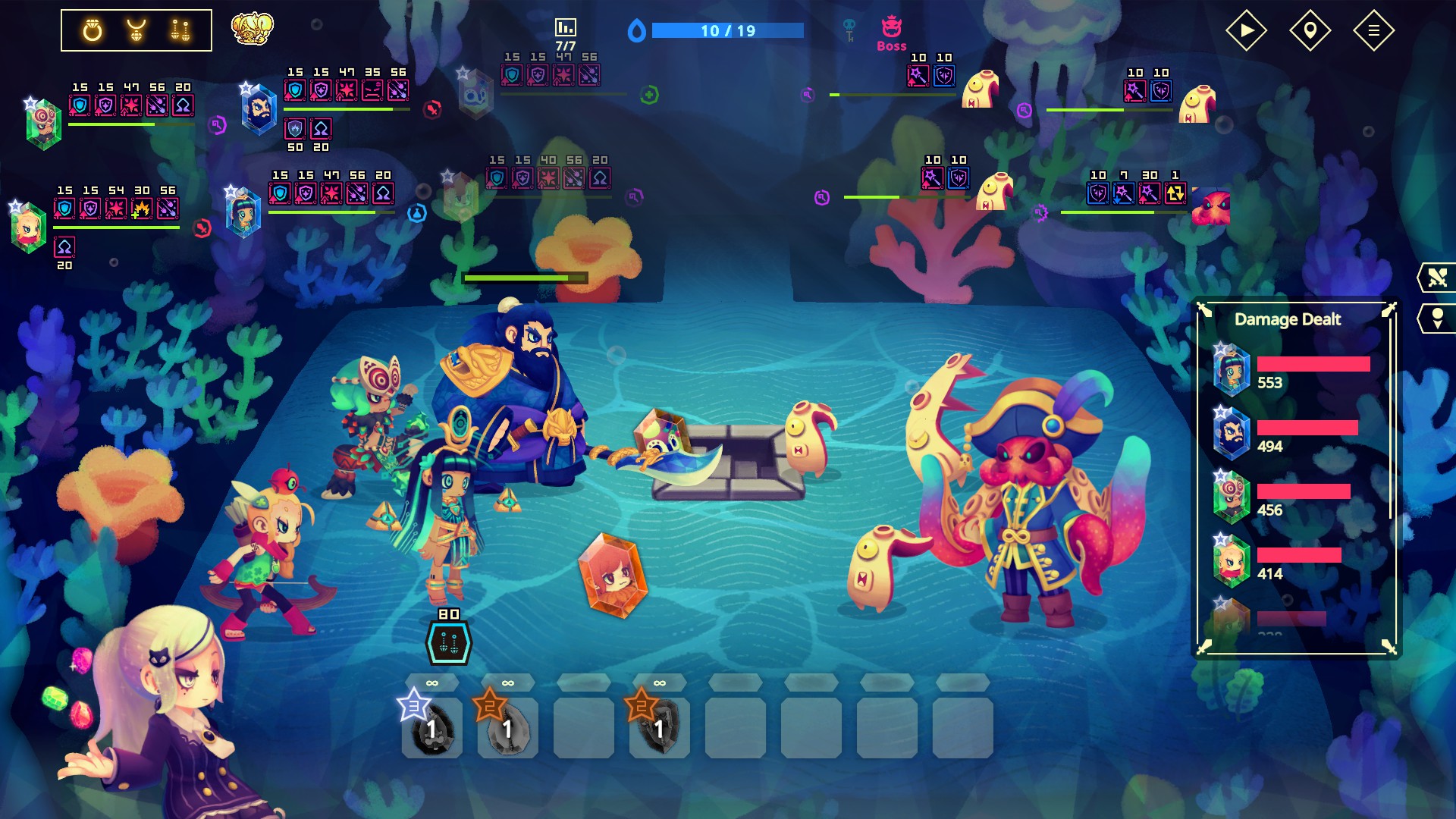Switch to the crossed swords side tab
Viewport: 1456px width, 819px height.
click(x=1436, y=278)
